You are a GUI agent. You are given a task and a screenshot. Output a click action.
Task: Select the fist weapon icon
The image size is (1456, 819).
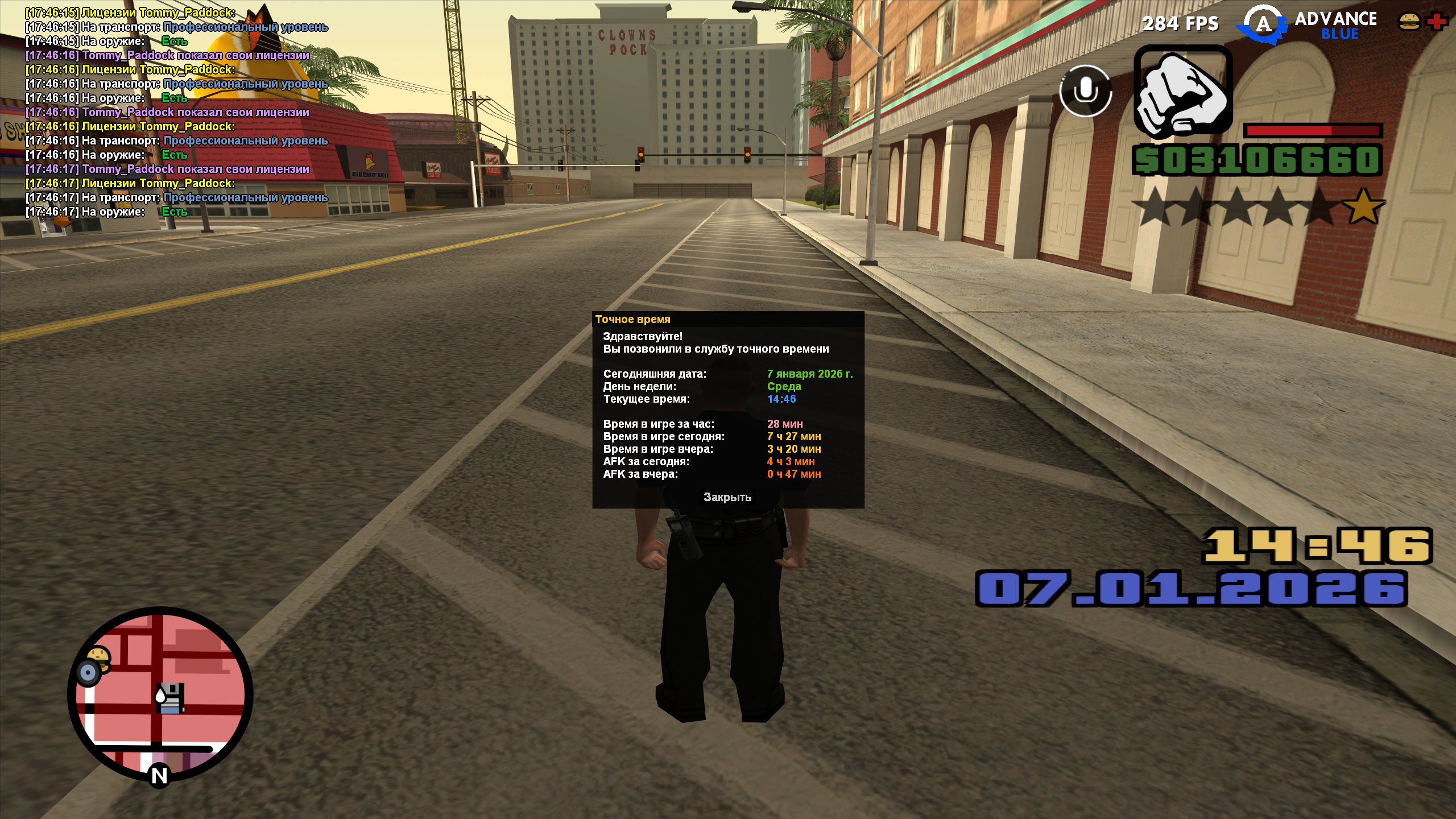point(1183,93)
